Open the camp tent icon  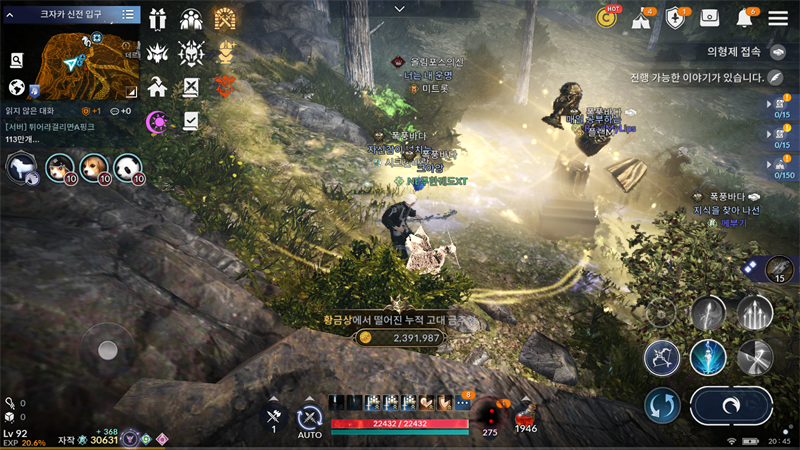pyautogui.click(x=641, y=18)
